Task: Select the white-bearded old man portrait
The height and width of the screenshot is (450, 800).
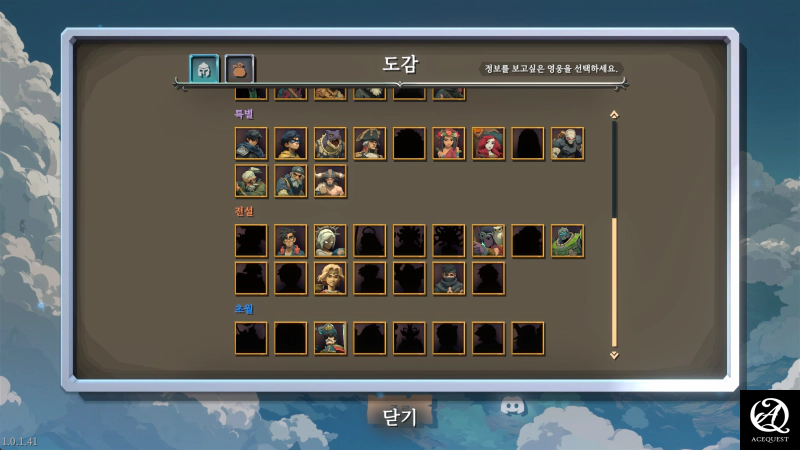Action: 251,181
